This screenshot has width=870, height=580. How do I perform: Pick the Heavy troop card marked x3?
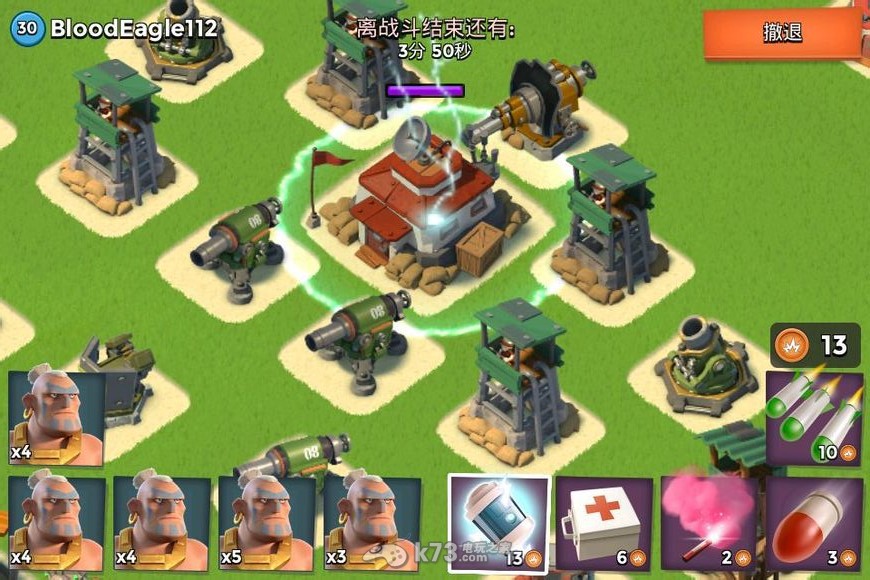pos(372,523)
